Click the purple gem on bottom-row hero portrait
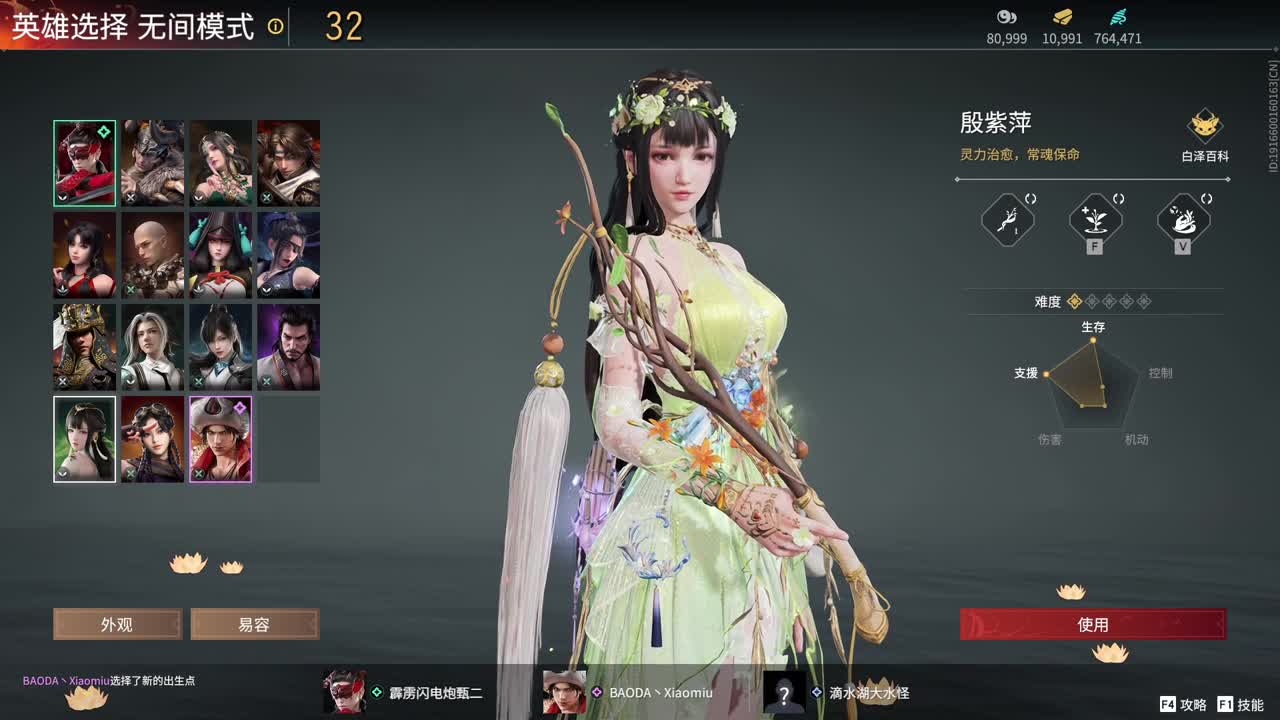This screenshot has width=1280, height=720. point(240,407)
